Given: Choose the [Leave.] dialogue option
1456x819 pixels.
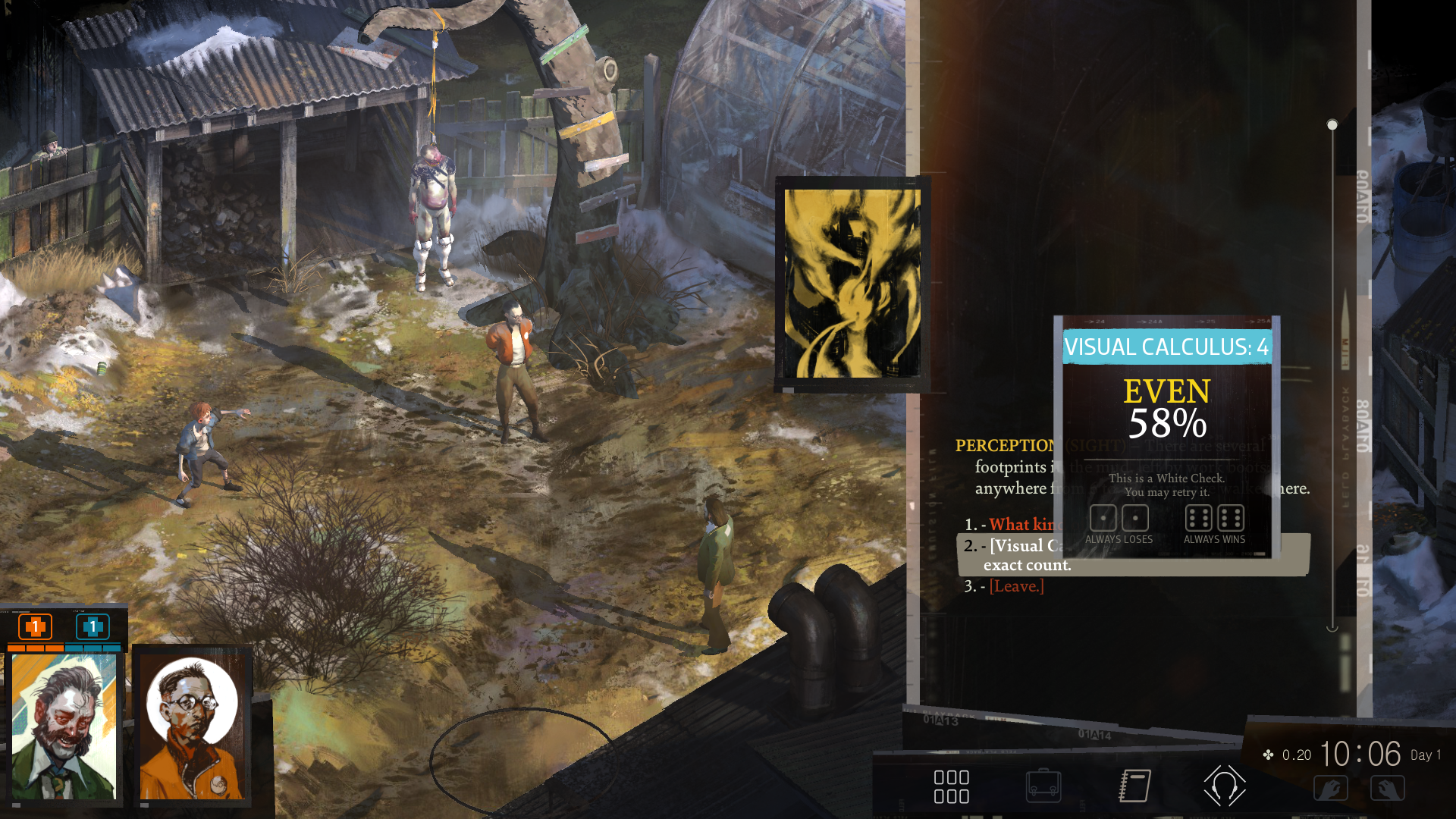Looking at the screenshot, I should (x=1016, y=586).
